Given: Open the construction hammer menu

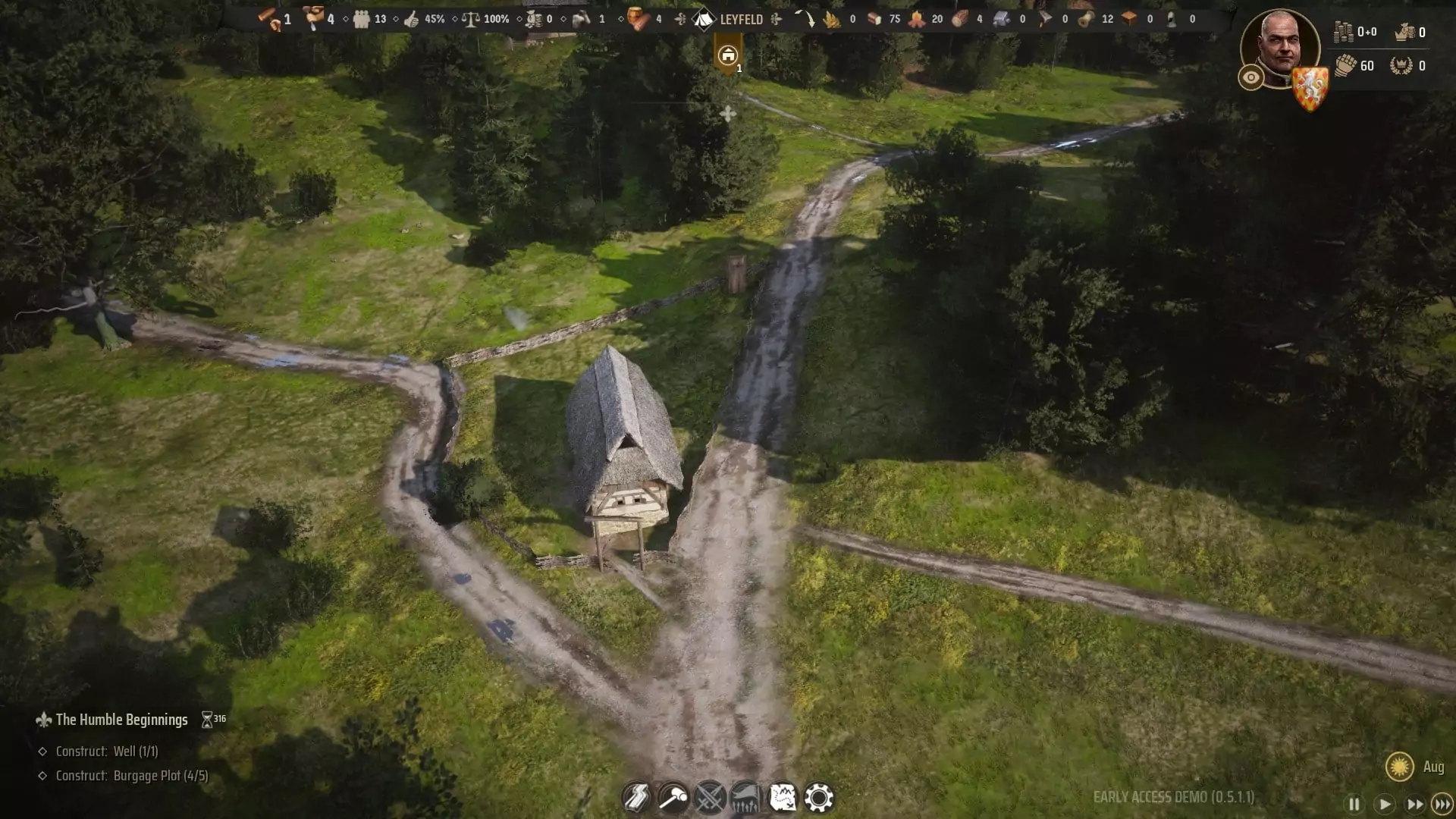Looking at the screenshot, I should 673,798.
